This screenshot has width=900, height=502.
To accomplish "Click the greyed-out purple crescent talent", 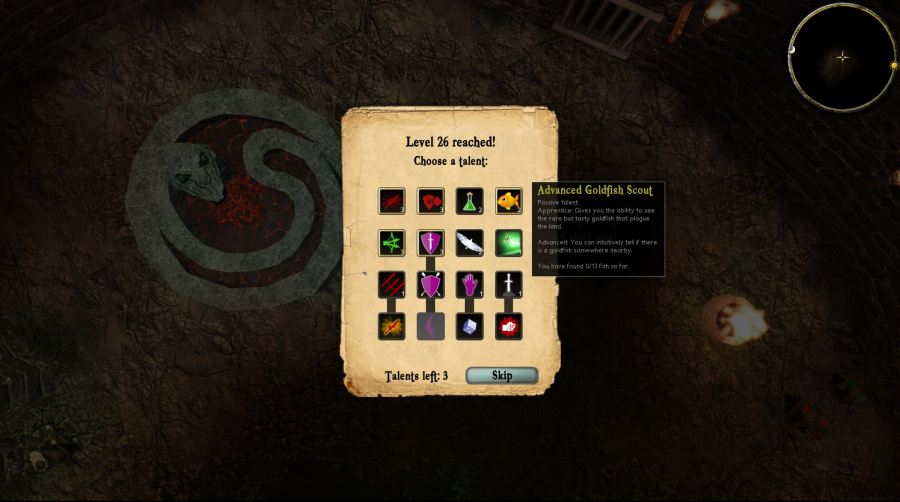I will pos(431,326).
